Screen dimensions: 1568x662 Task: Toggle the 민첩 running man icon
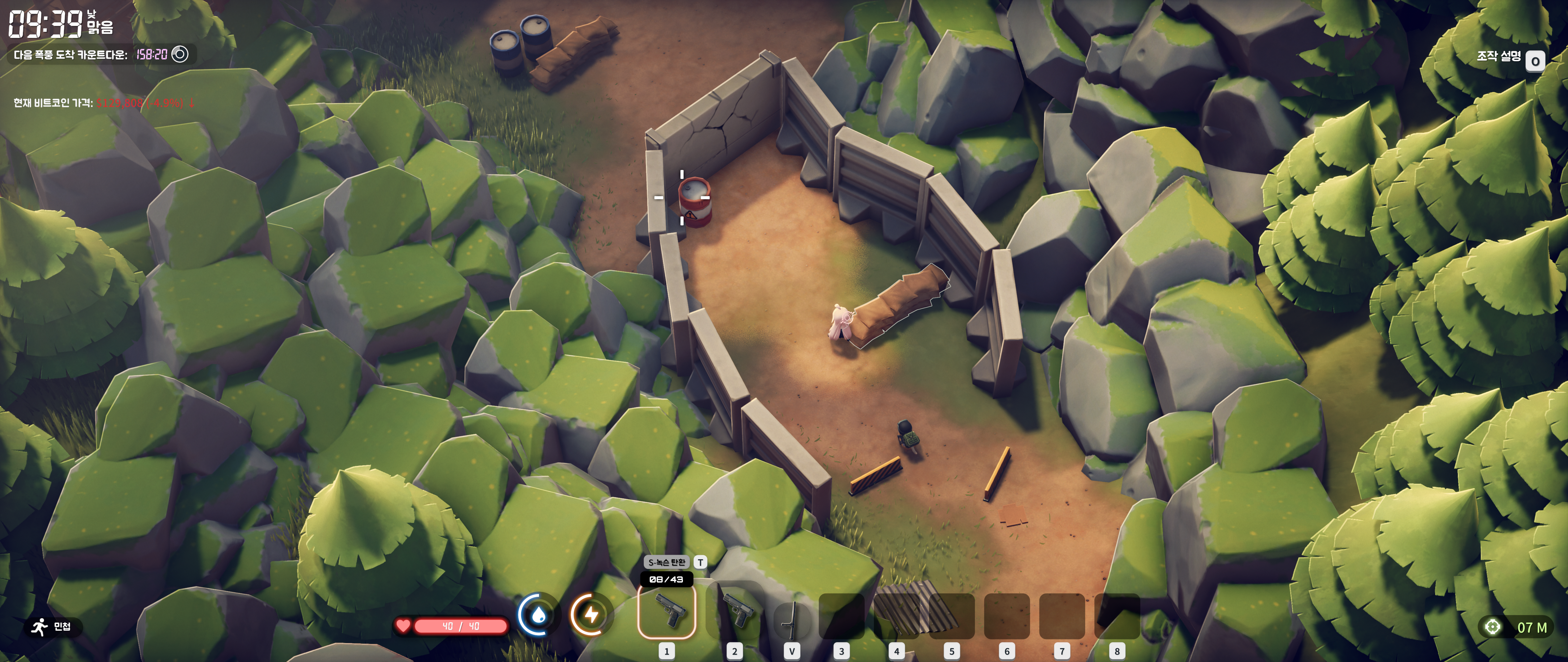pyautogui.click(x=40, y=626)
